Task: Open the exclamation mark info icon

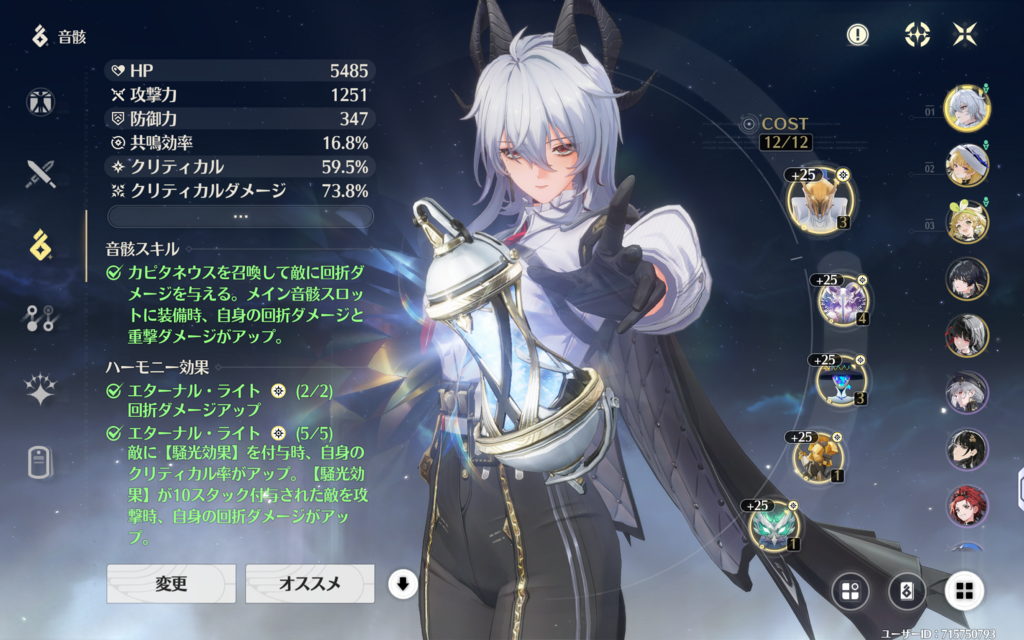Action: [x=857, y=35]
